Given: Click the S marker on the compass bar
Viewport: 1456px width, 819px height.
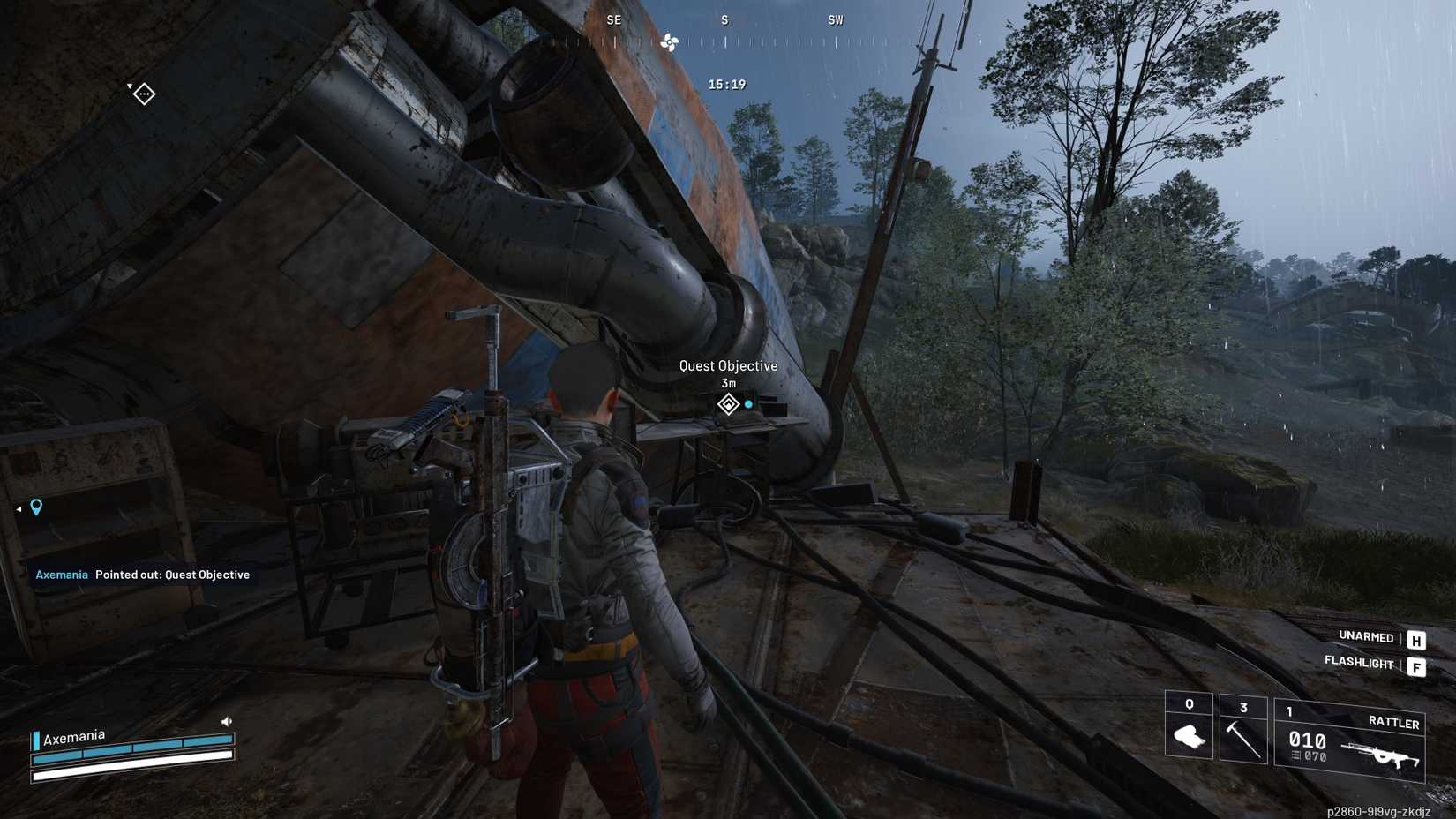Looking at the screenshot, I should point(724,19).
